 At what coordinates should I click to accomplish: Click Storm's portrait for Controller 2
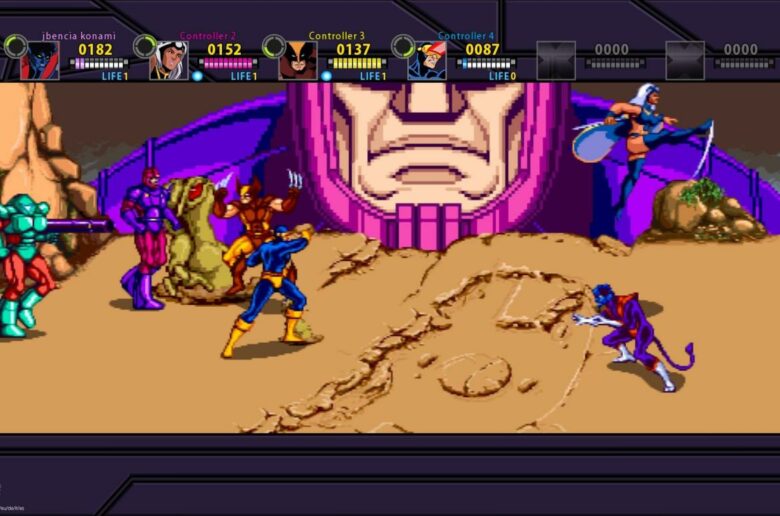point(169,60)
